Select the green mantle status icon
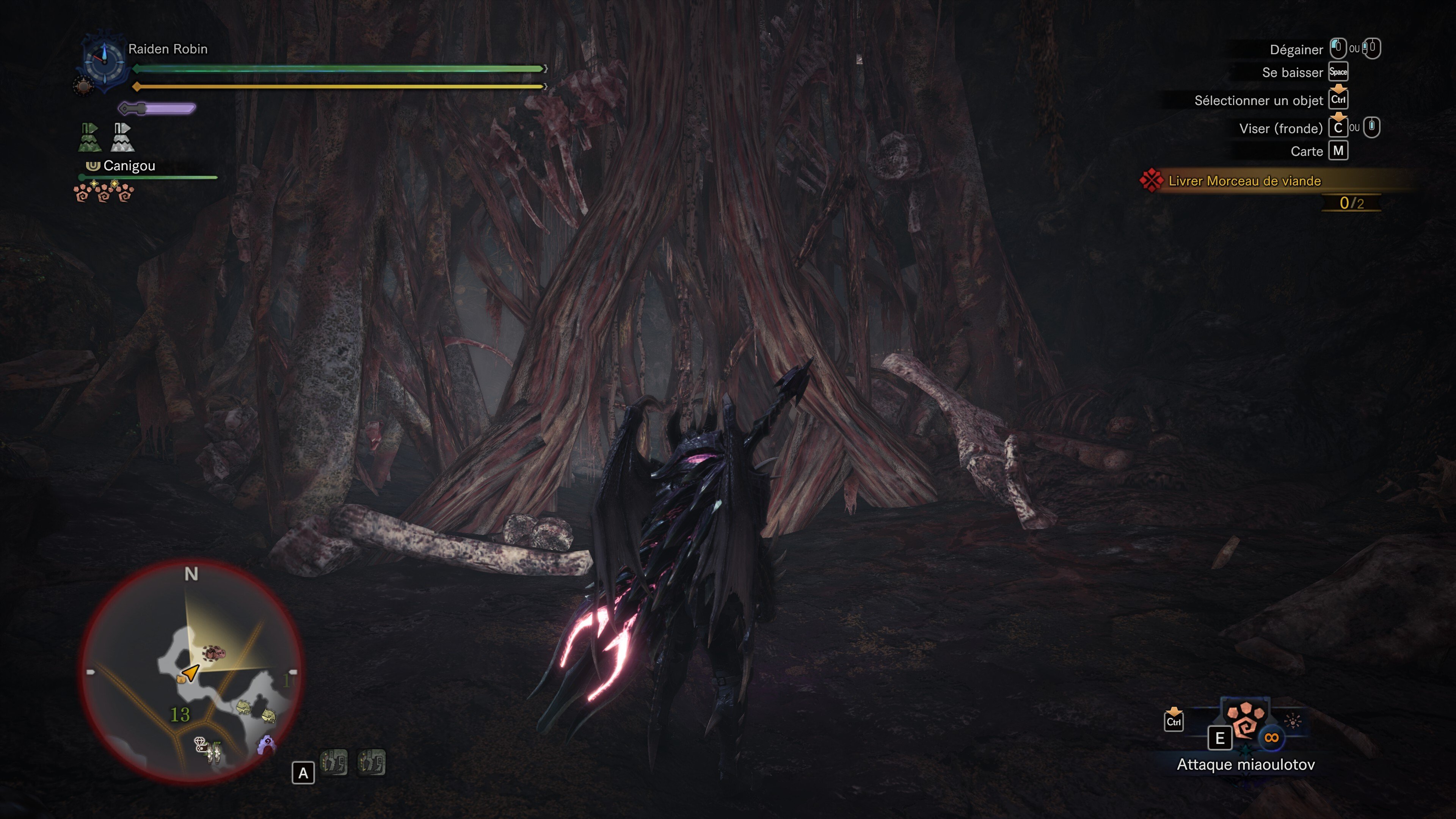This screenshot has height=819, width=1456. (89, 137)
